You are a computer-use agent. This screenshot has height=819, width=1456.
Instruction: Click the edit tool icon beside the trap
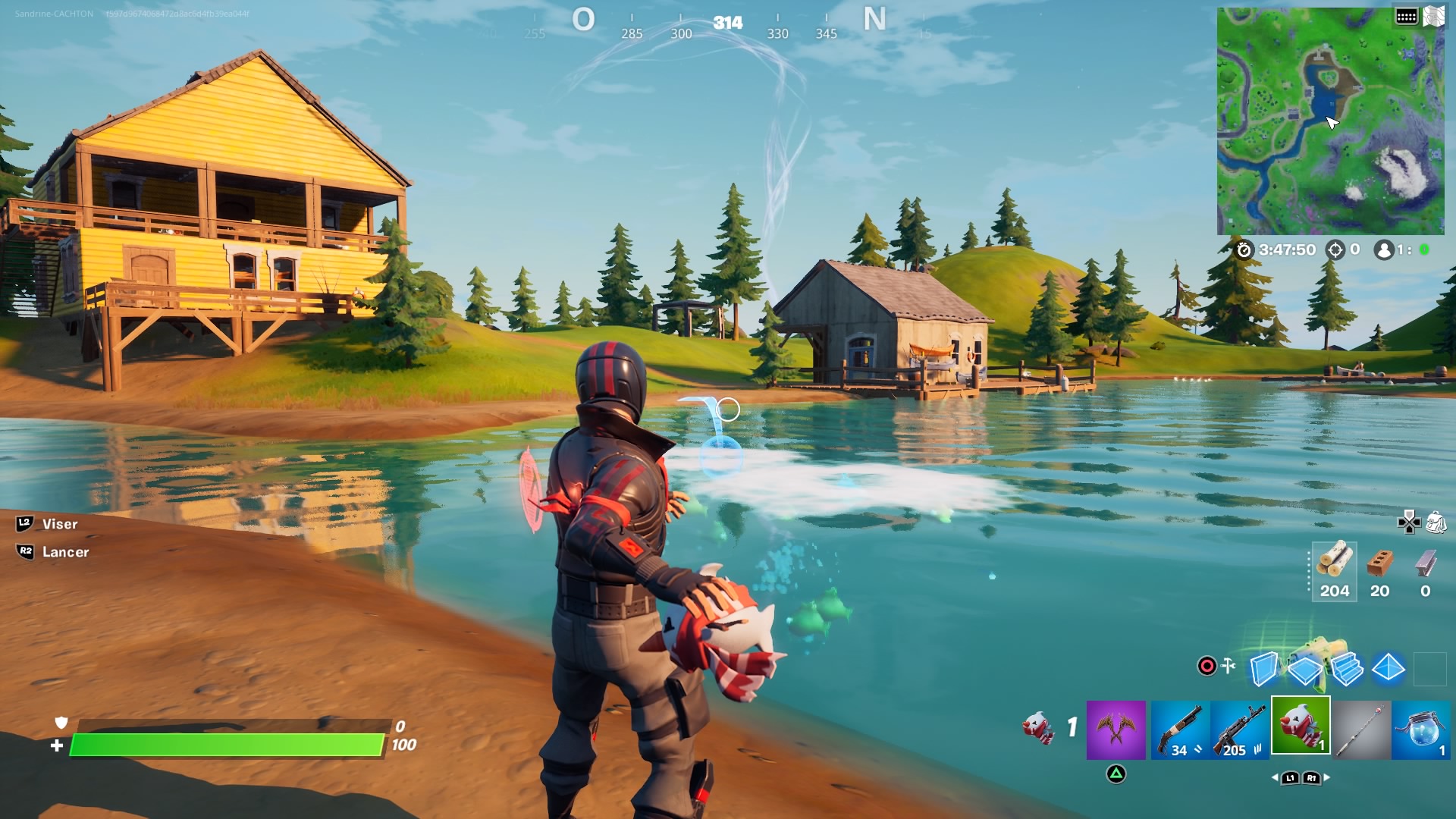pyautogui.click(x=1228, y=665)
